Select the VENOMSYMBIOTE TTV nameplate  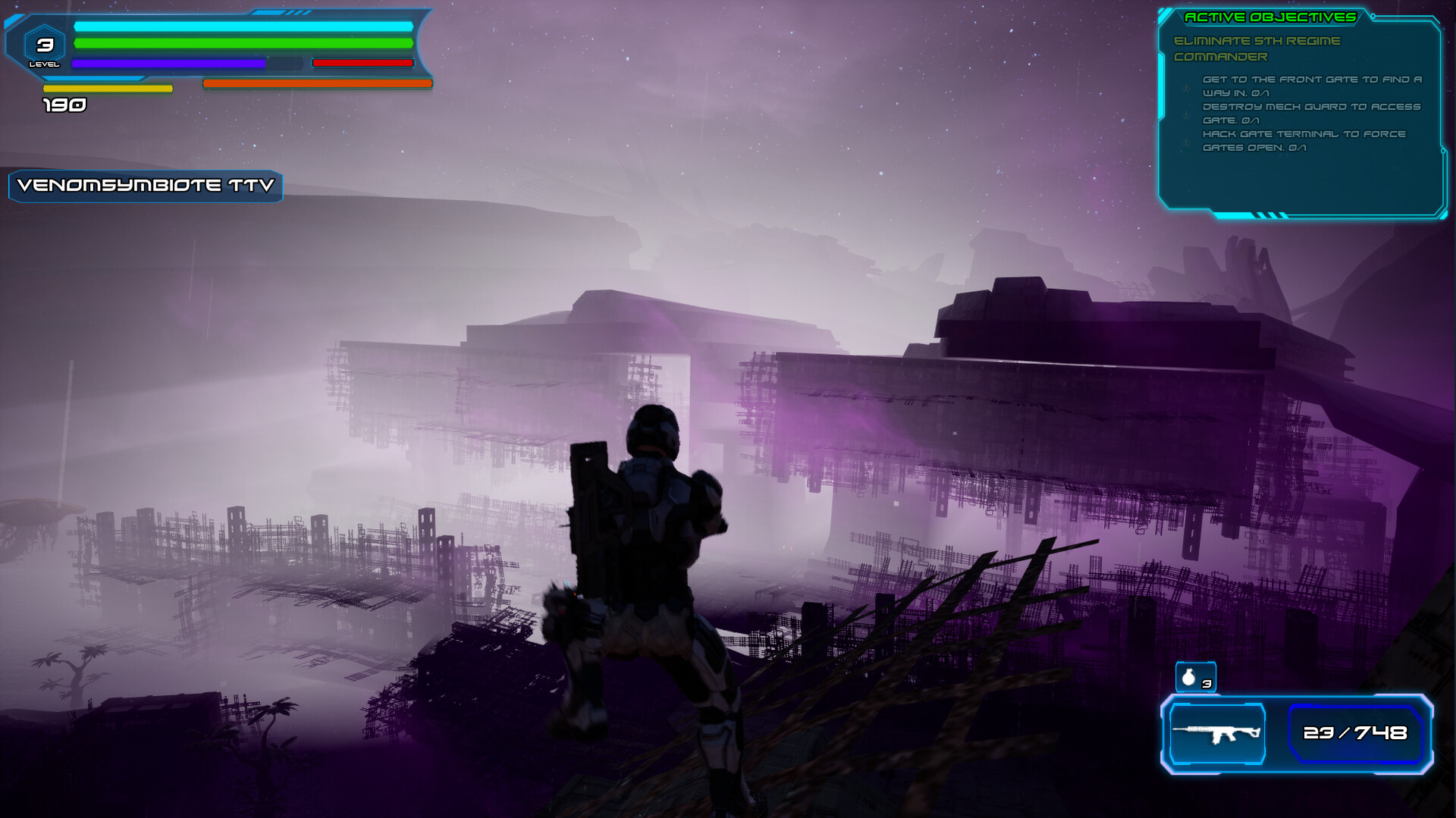pyautogui.click(x=144, y=186)
